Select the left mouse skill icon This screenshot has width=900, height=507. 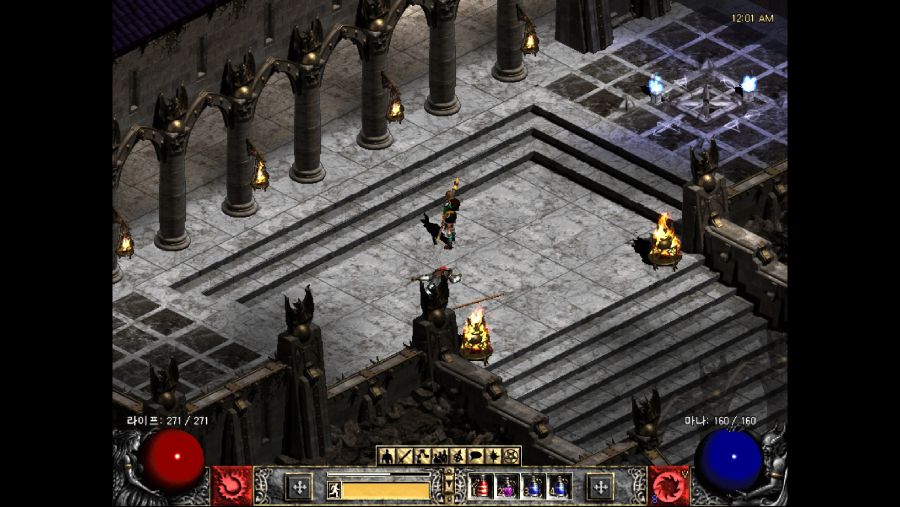(298, 487)
